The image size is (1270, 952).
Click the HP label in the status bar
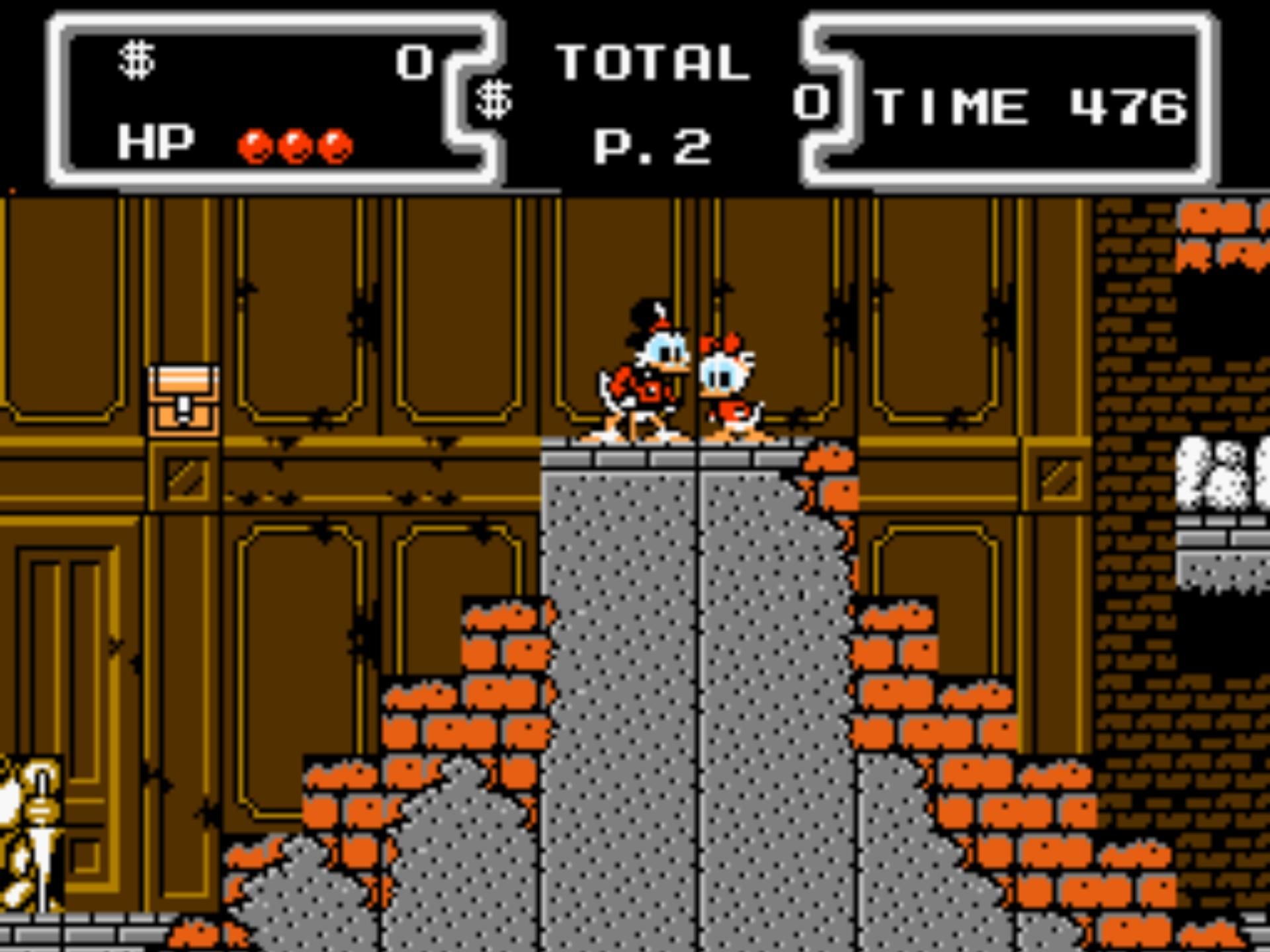[x=155, y=142]
